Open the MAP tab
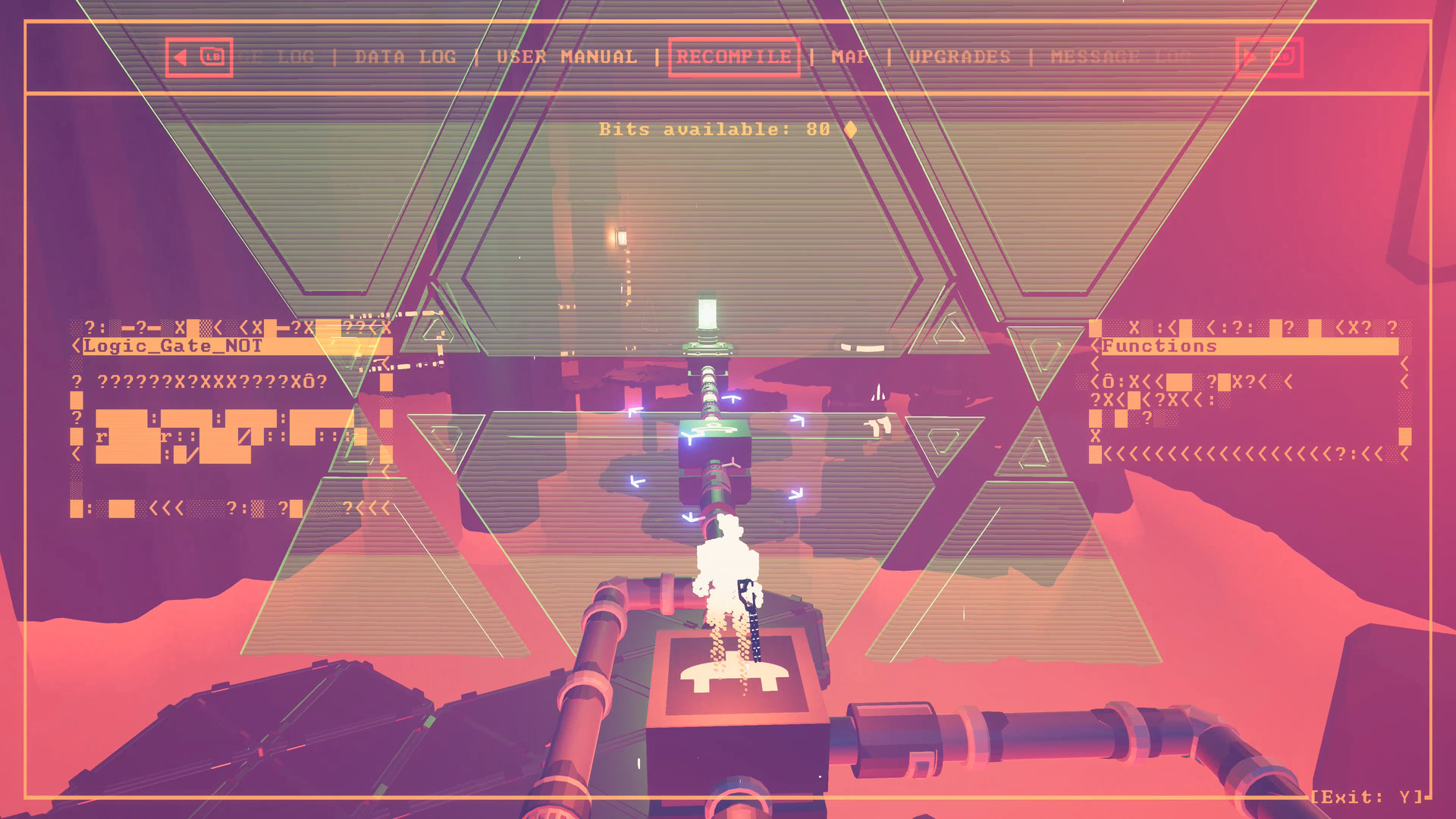 coord(849,56)
